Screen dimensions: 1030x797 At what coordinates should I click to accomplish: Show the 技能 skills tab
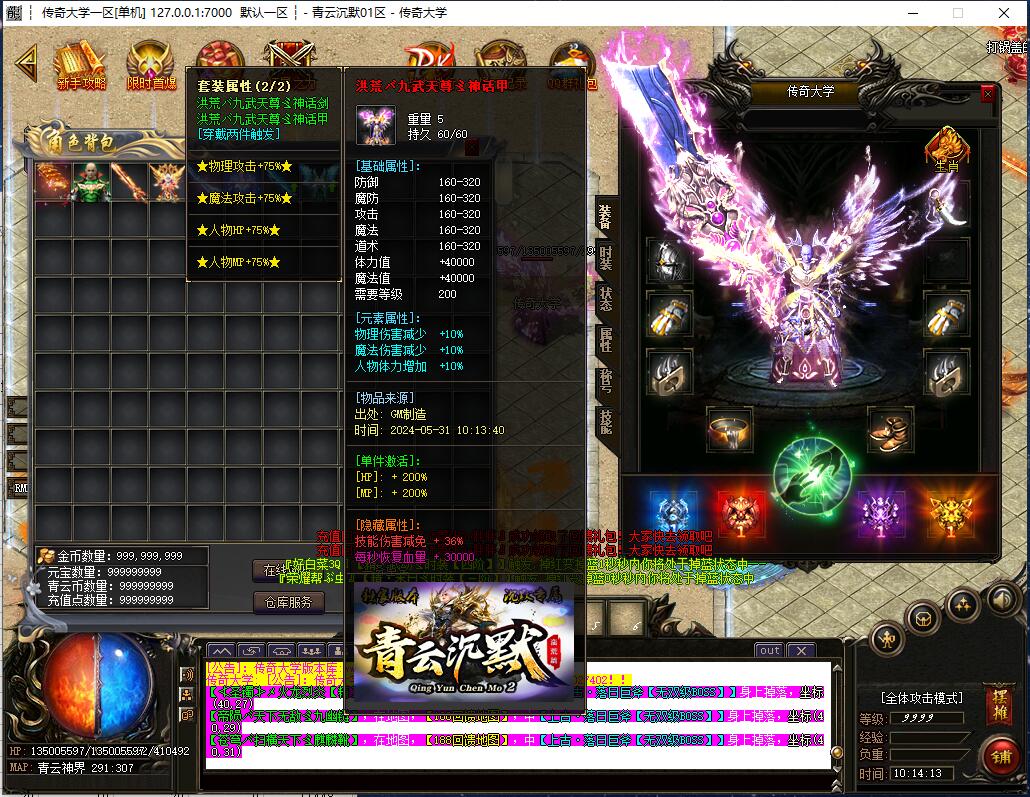pyautogui.click(x=605, y=421)
